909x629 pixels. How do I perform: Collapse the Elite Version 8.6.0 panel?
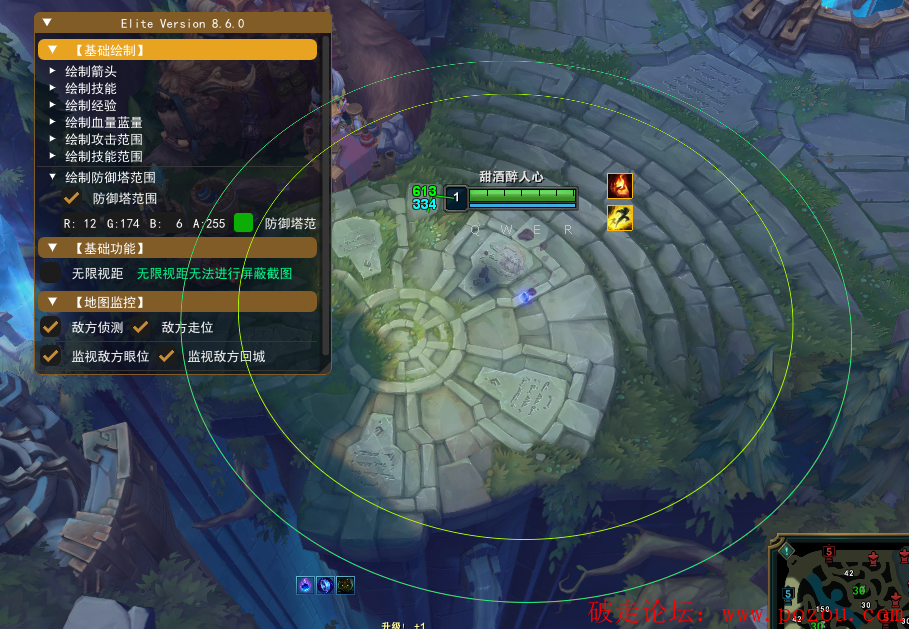49,22
